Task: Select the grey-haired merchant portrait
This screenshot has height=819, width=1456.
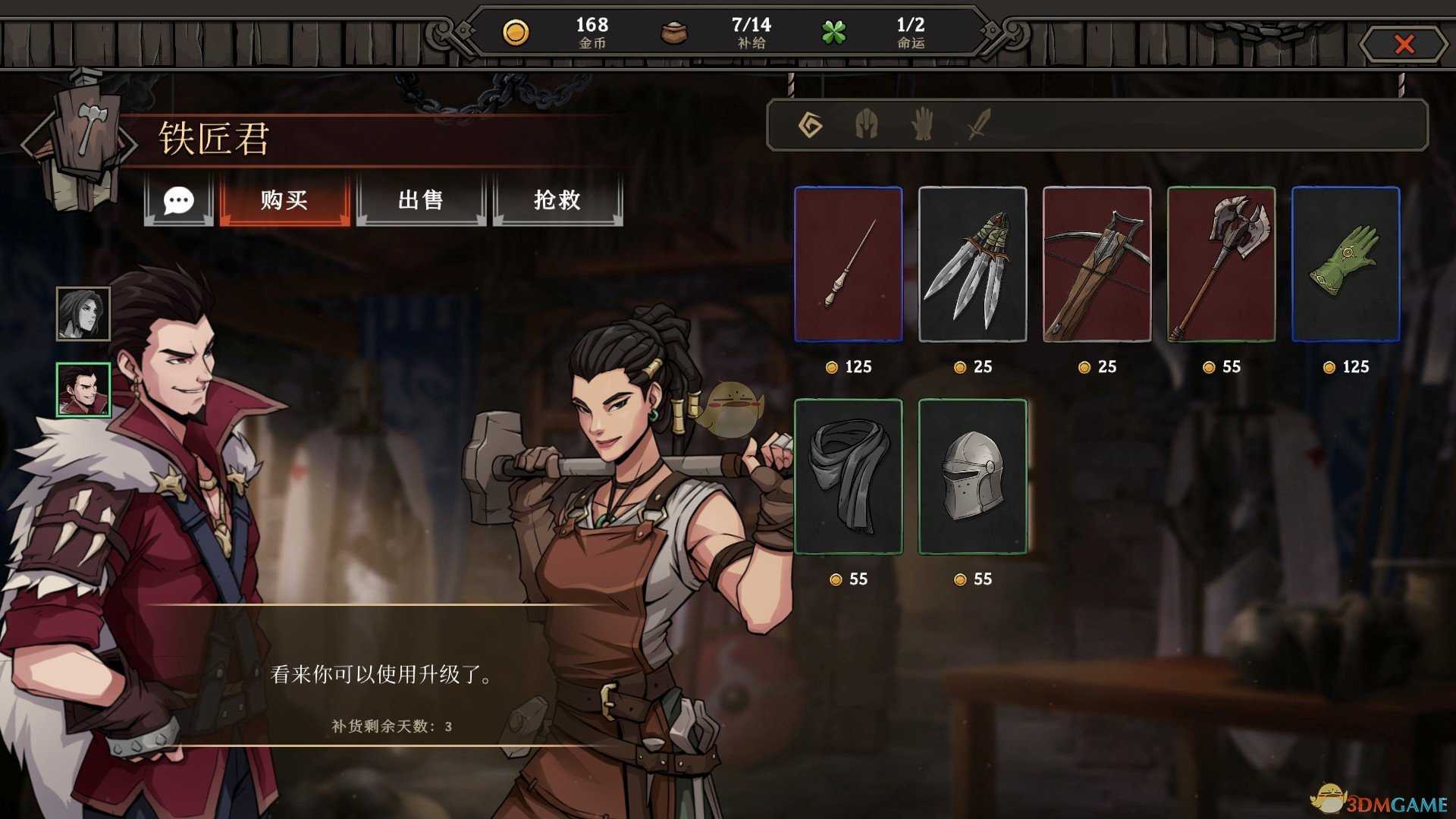Action: (x=82, y=312)
